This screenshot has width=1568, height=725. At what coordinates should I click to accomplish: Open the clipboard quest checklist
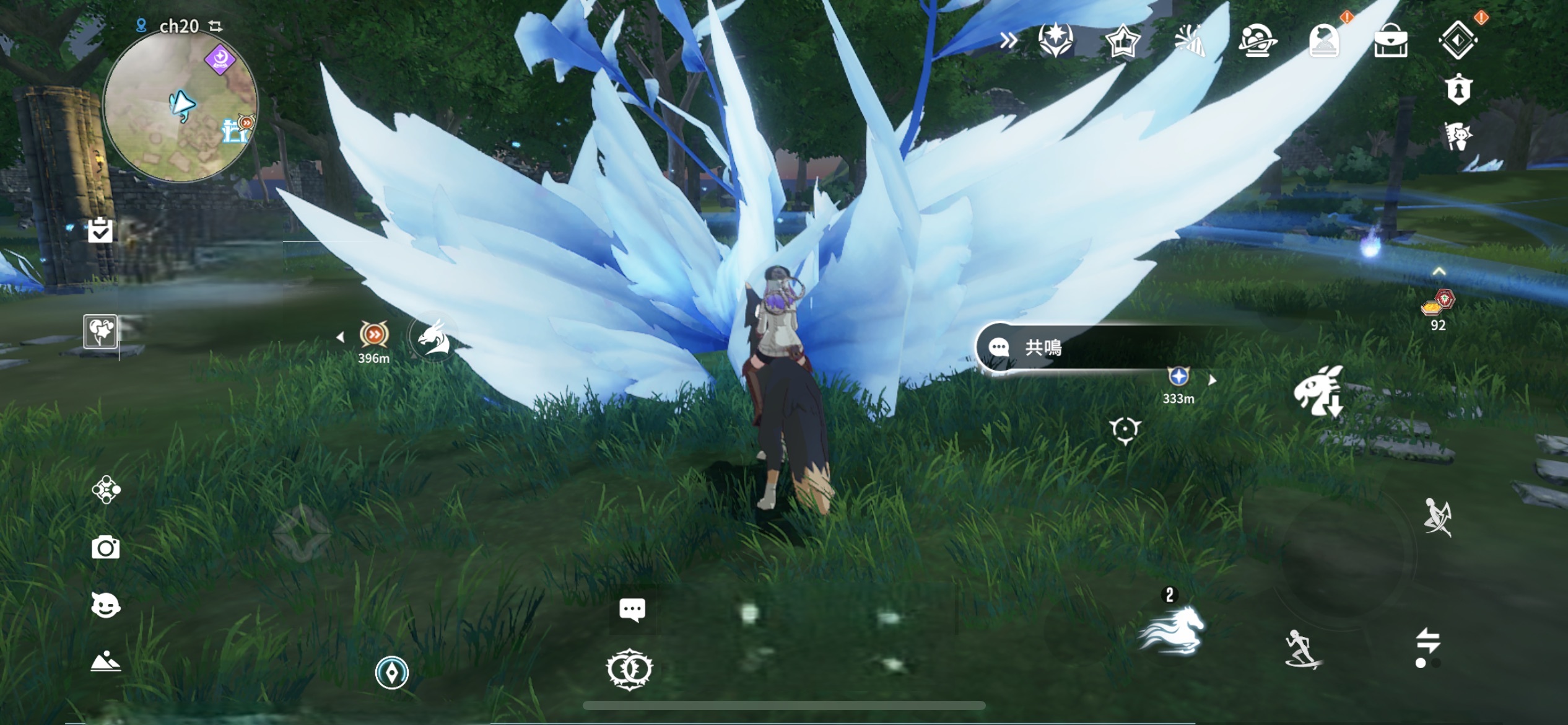[100, 231]
